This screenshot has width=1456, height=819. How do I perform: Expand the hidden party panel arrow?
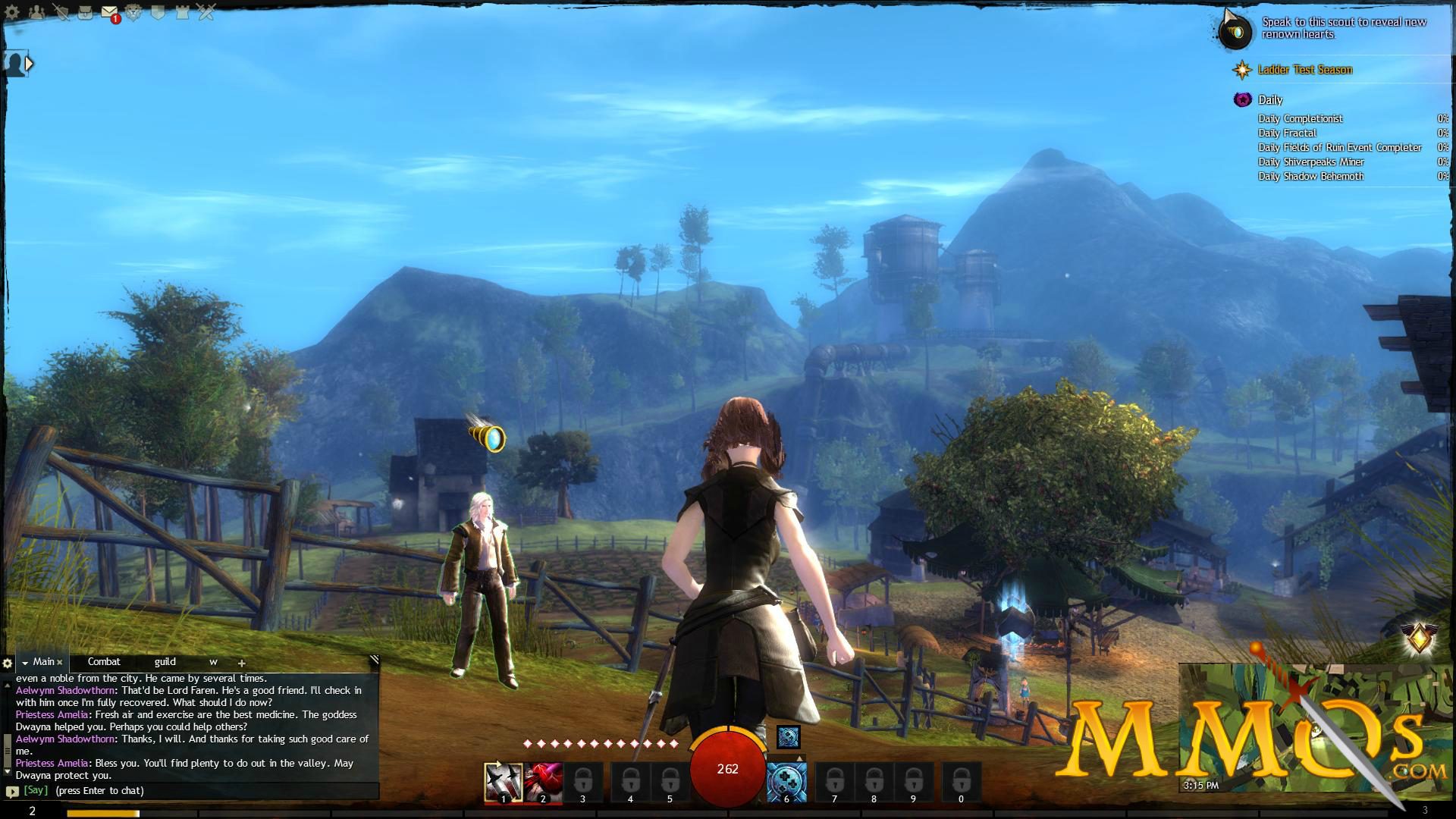[x=30, y=64]
